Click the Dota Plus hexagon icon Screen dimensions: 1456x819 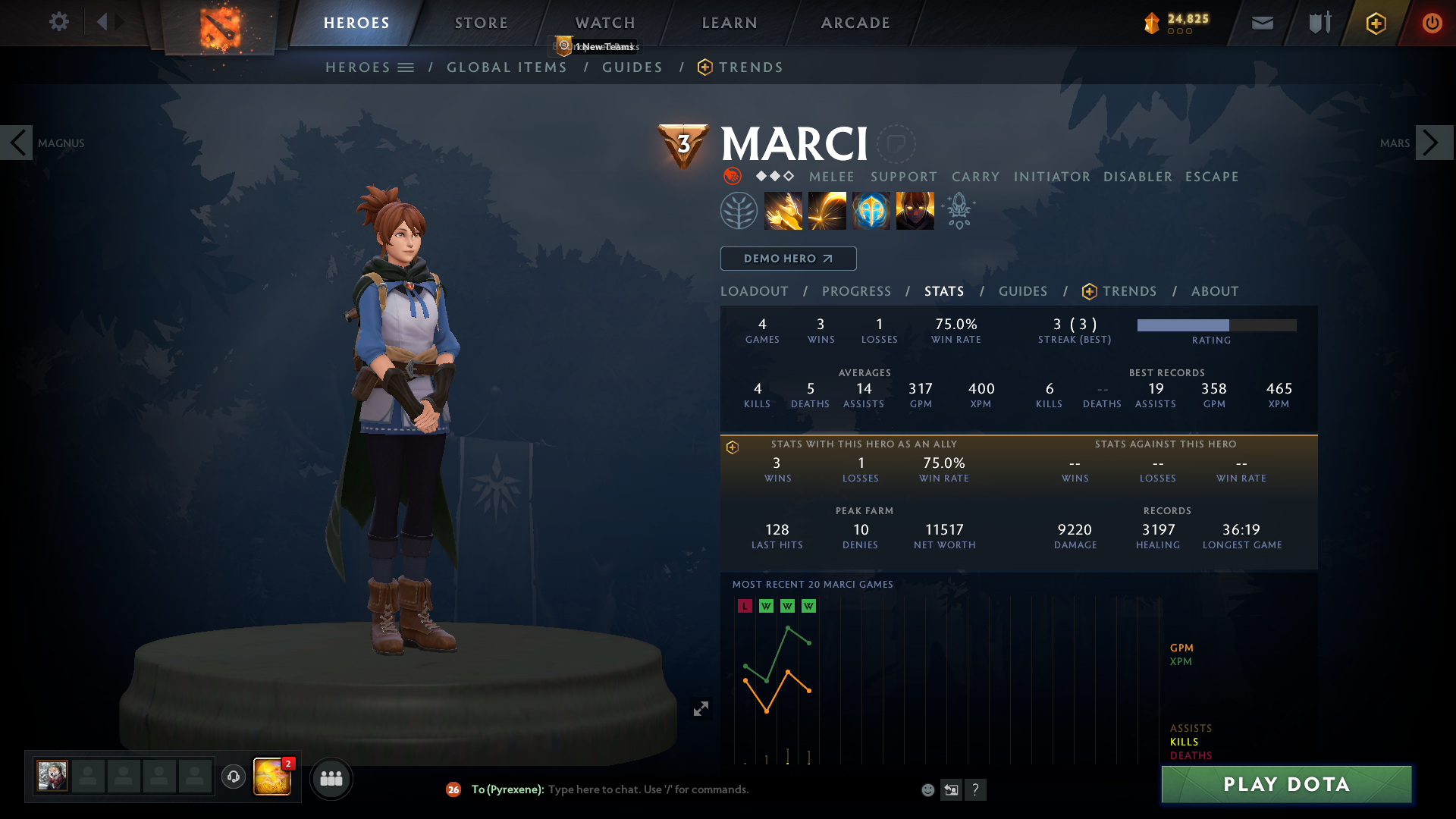1376,23
